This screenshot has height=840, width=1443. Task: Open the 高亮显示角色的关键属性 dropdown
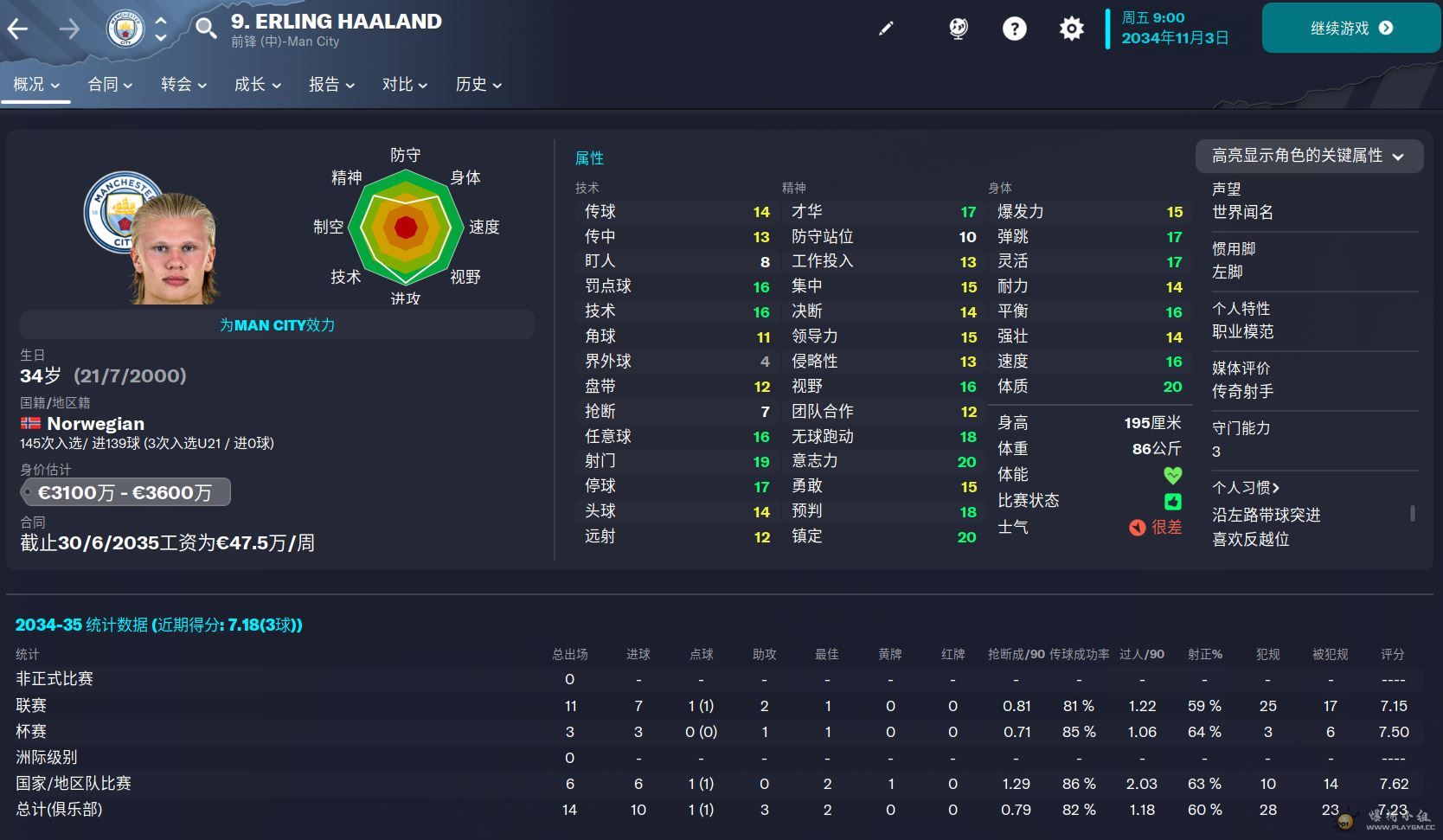point(1308,156)
